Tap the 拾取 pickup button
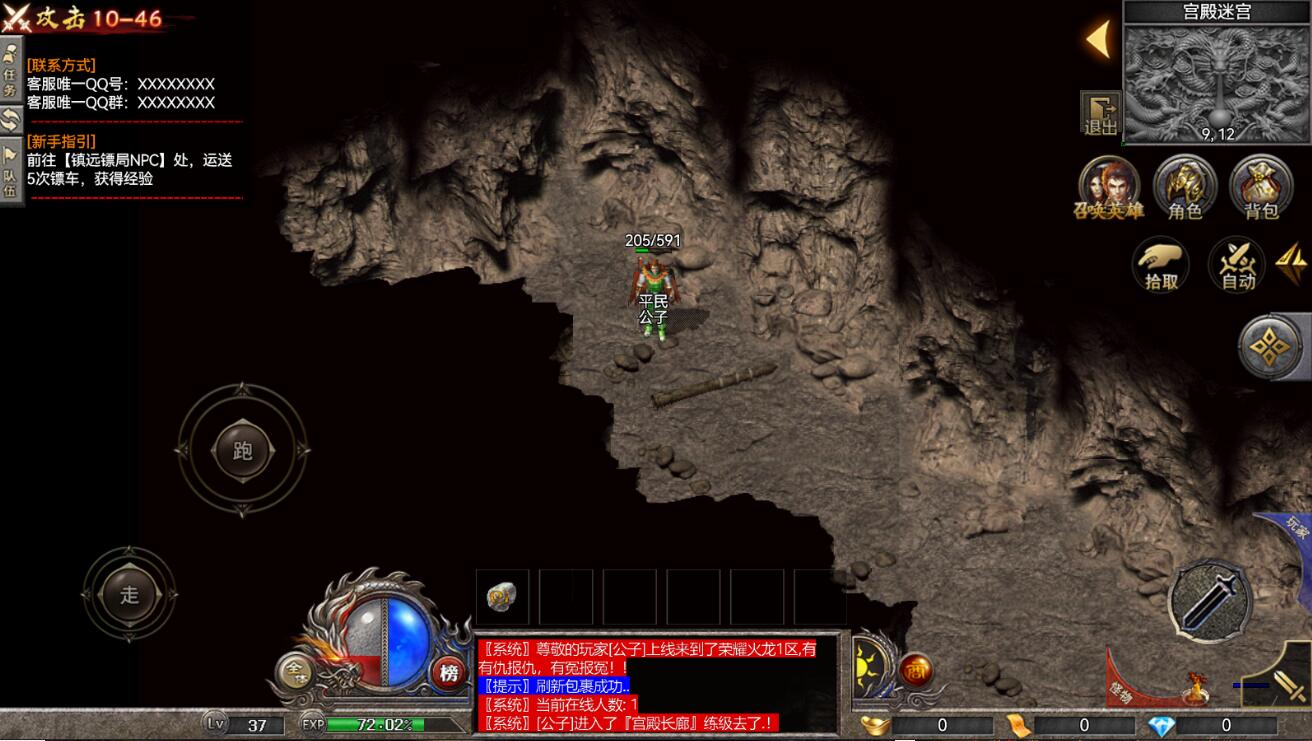Image resolution: width=1312 pixels, height=741 pixels. pyautogui.click(x=1162, y=265)
